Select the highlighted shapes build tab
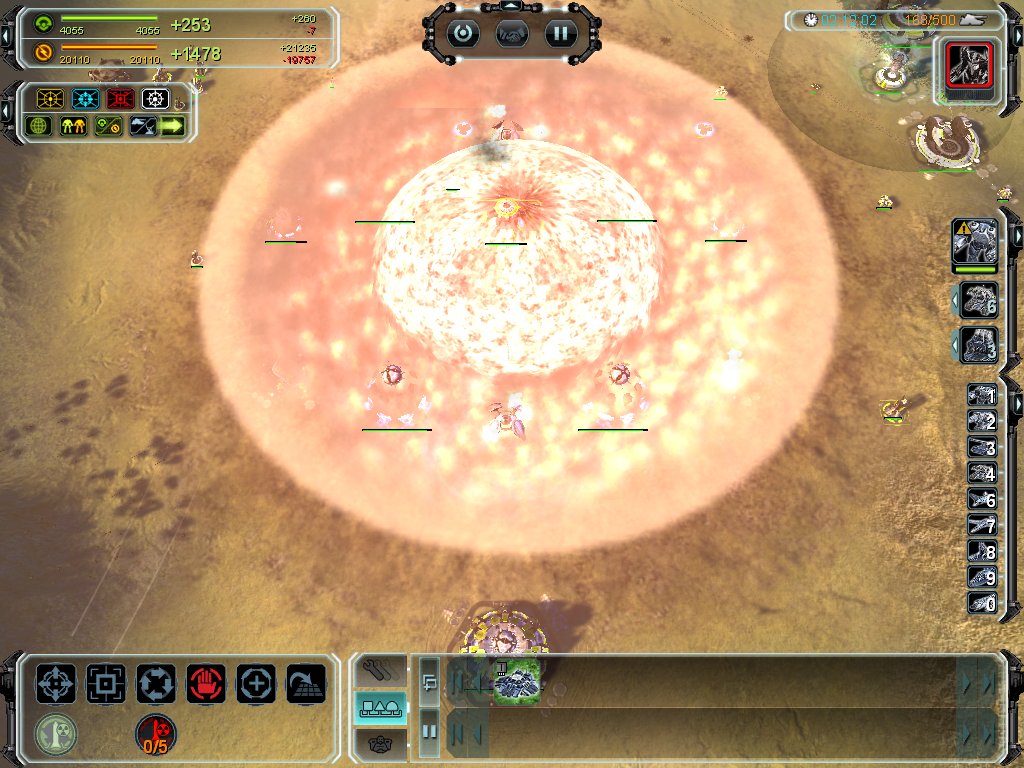1024x768 pixels. tap(381, 708)
